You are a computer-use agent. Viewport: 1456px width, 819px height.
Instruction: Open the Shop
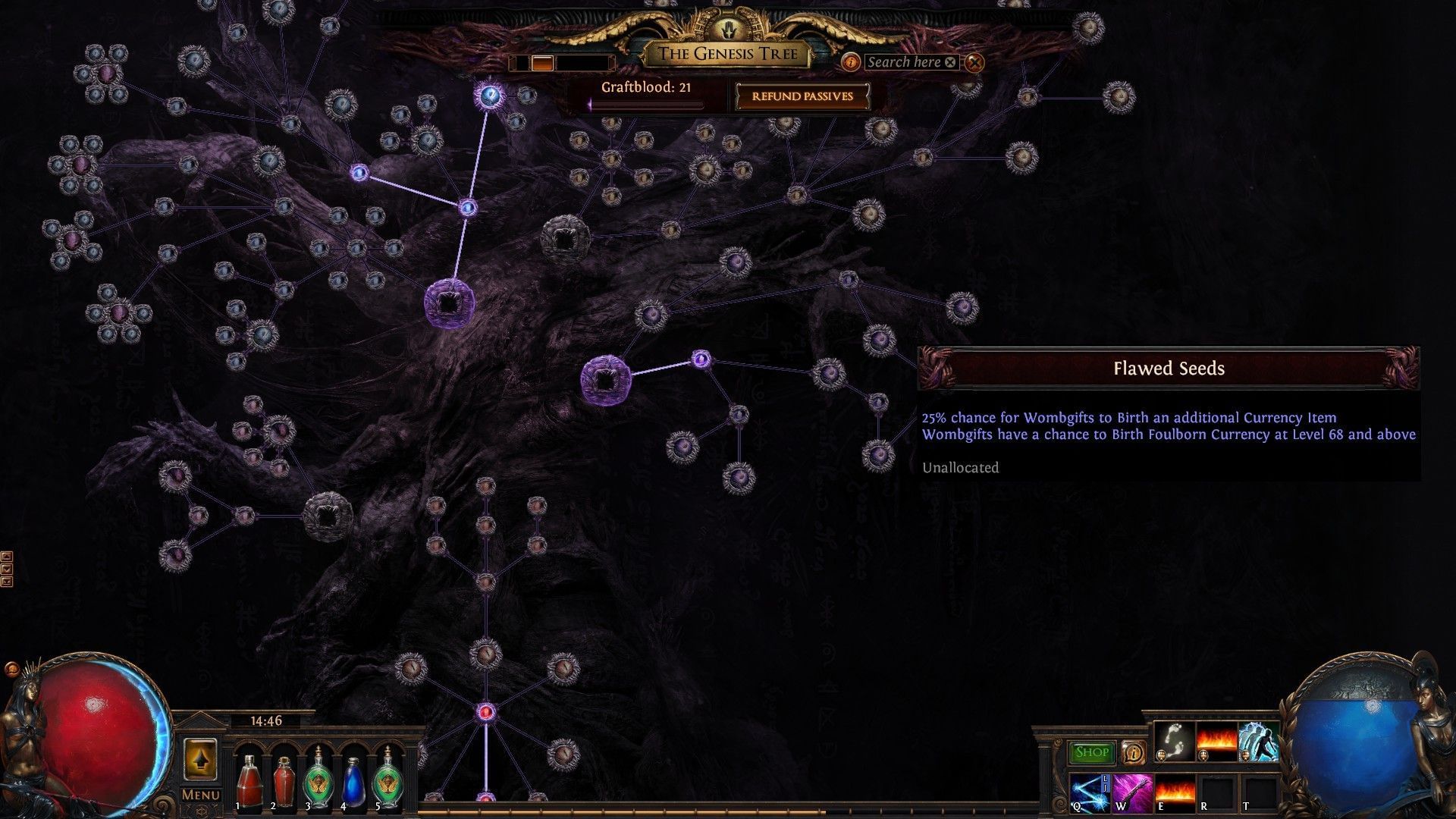pyautogui.click(x=1092, y=752)
